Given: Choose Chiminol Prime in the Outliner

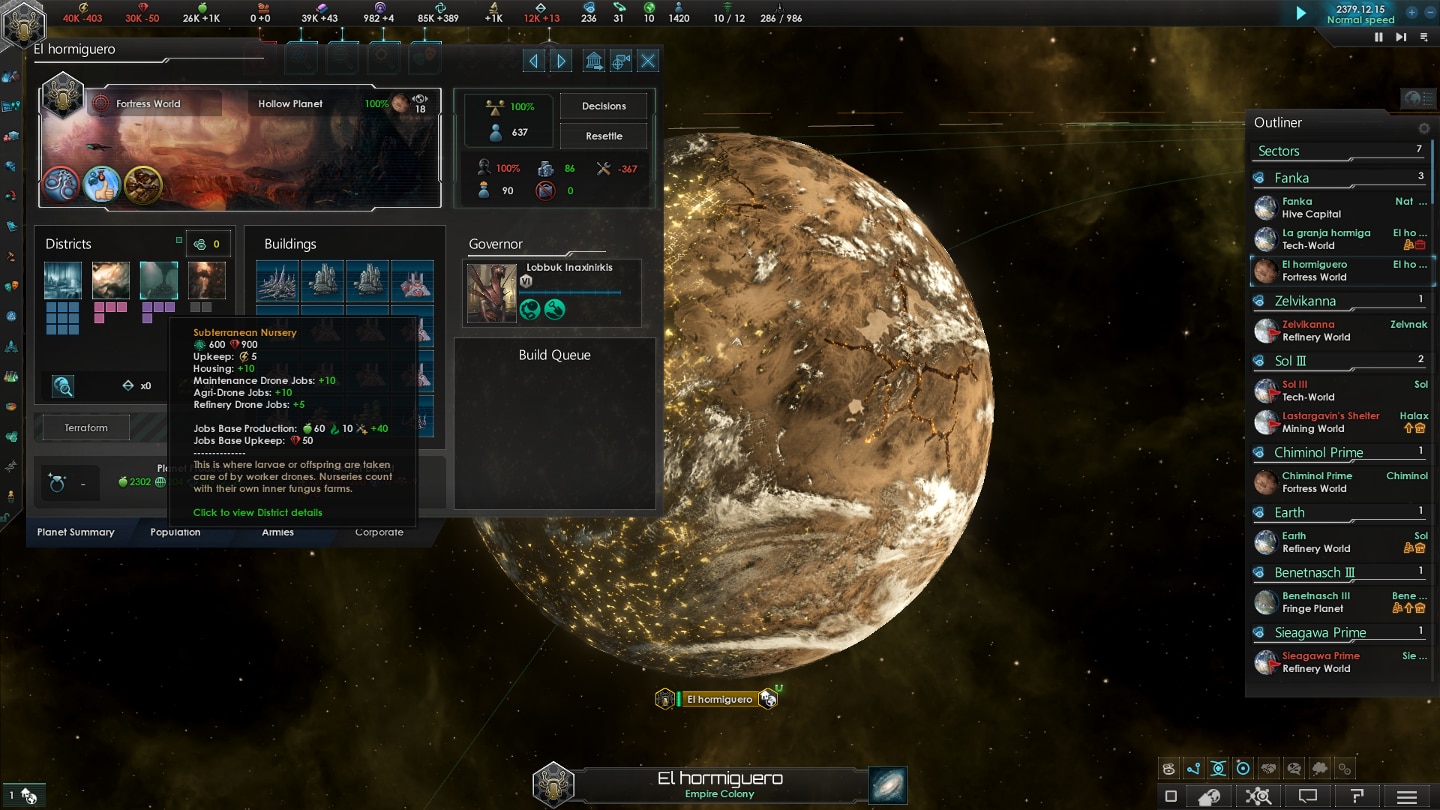Looking at the screenshot, I should [1316, 482].
